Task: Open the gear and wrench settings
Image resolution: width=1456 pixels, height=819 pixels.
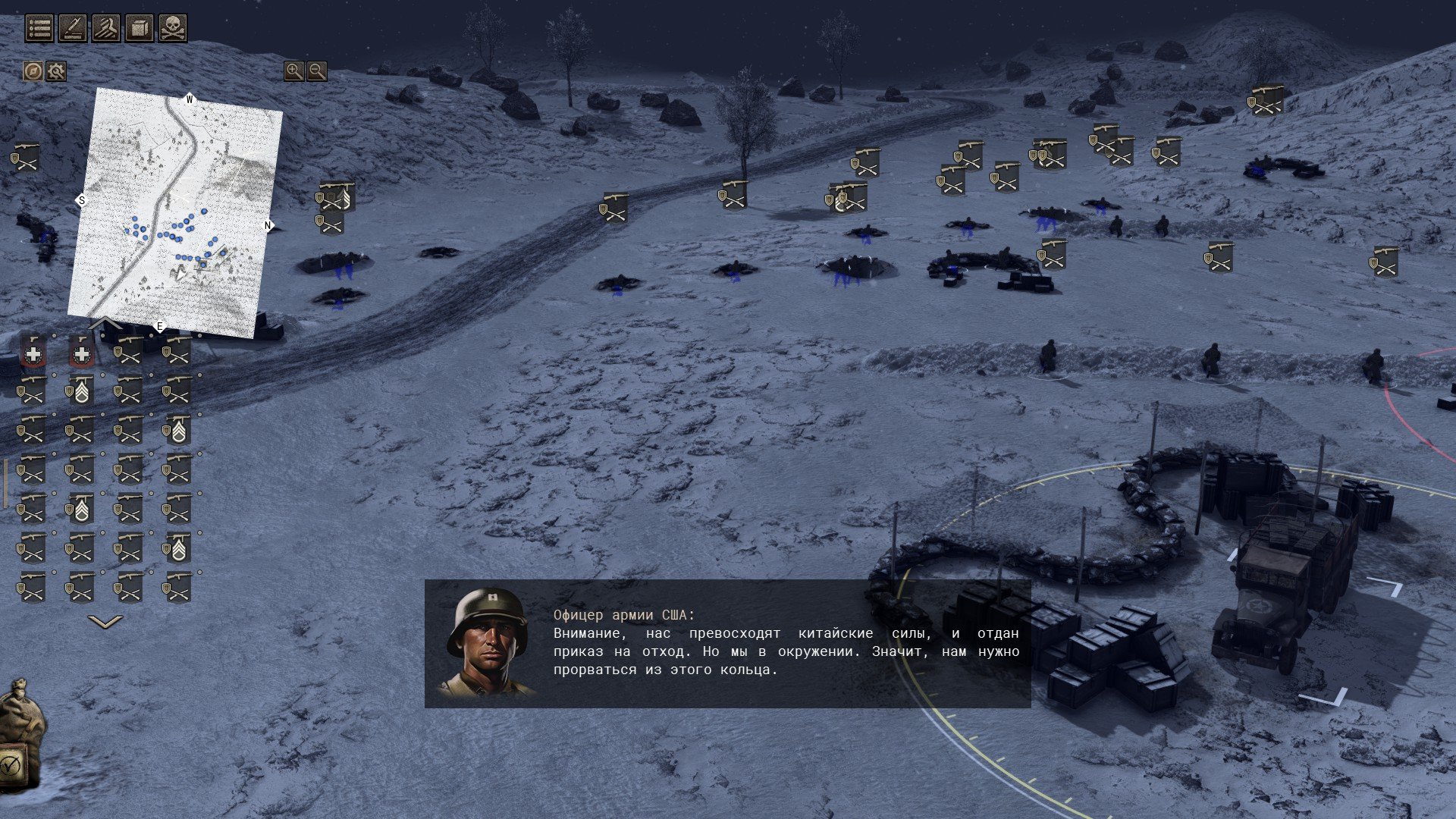Action: (56, 71)
